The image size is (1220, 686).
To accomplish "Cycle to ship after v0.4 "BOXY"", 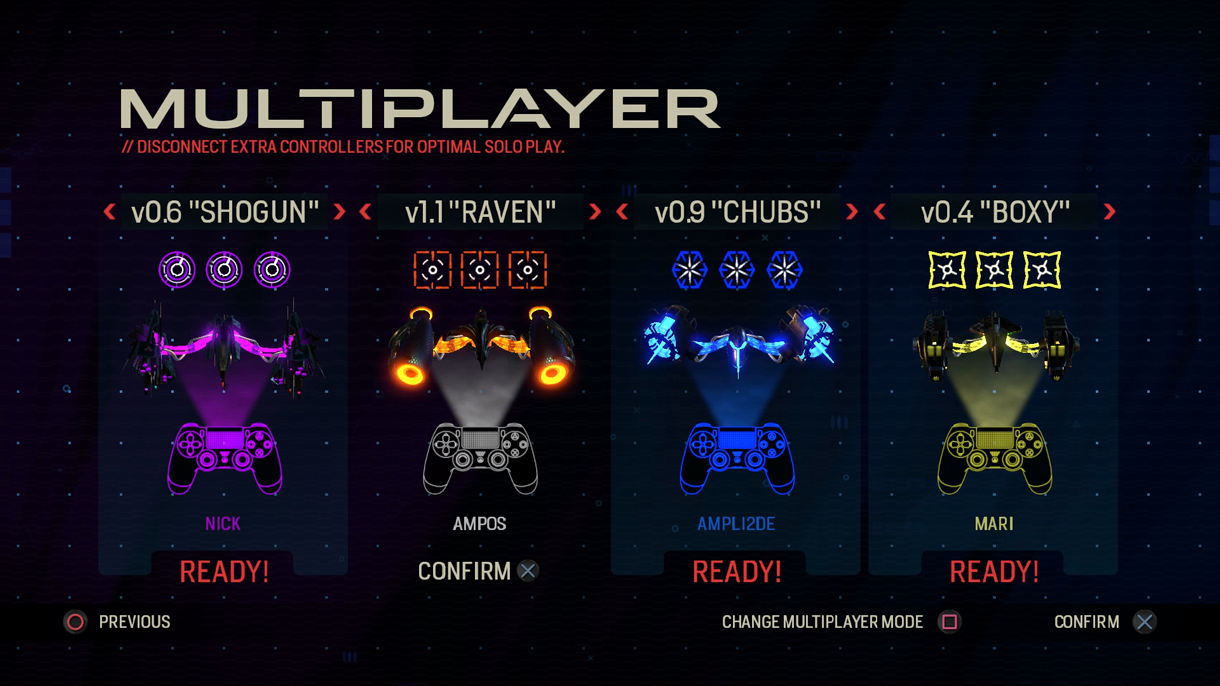I will (1109, 212).
